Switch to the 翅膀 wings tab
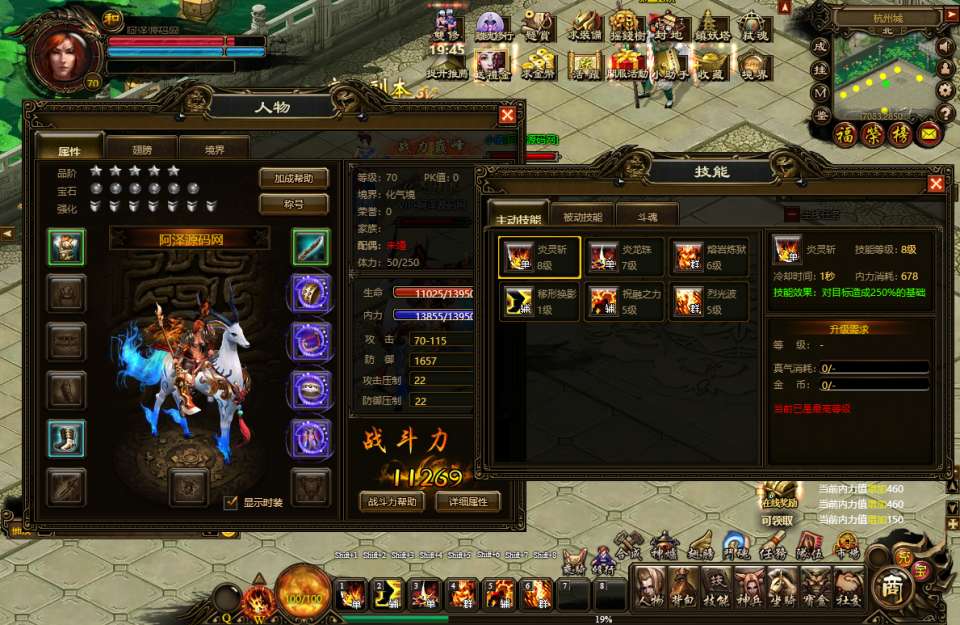This screenshot has width=960, height=625. click(141, 151)
